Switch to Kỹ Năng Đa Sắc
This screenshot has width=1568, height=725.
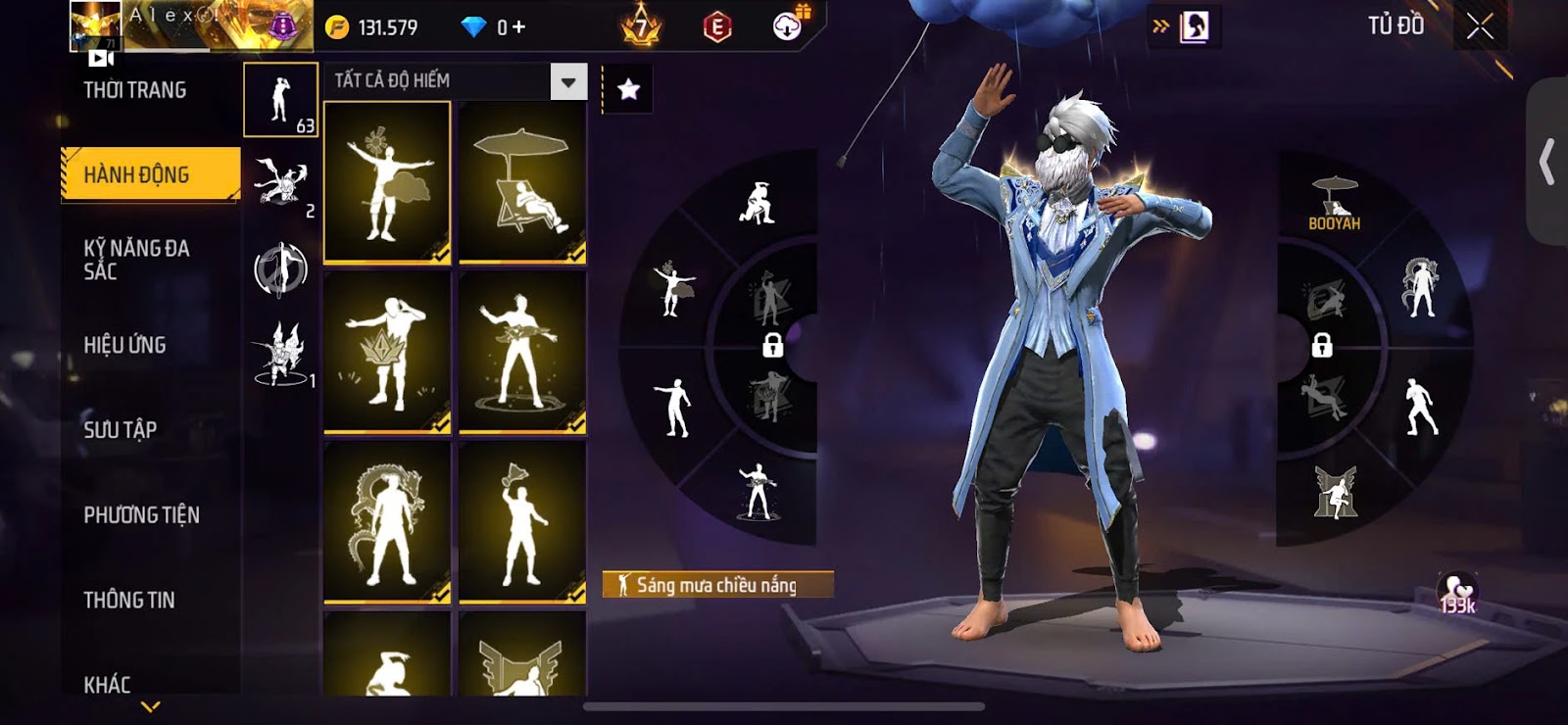coord(137,260)
